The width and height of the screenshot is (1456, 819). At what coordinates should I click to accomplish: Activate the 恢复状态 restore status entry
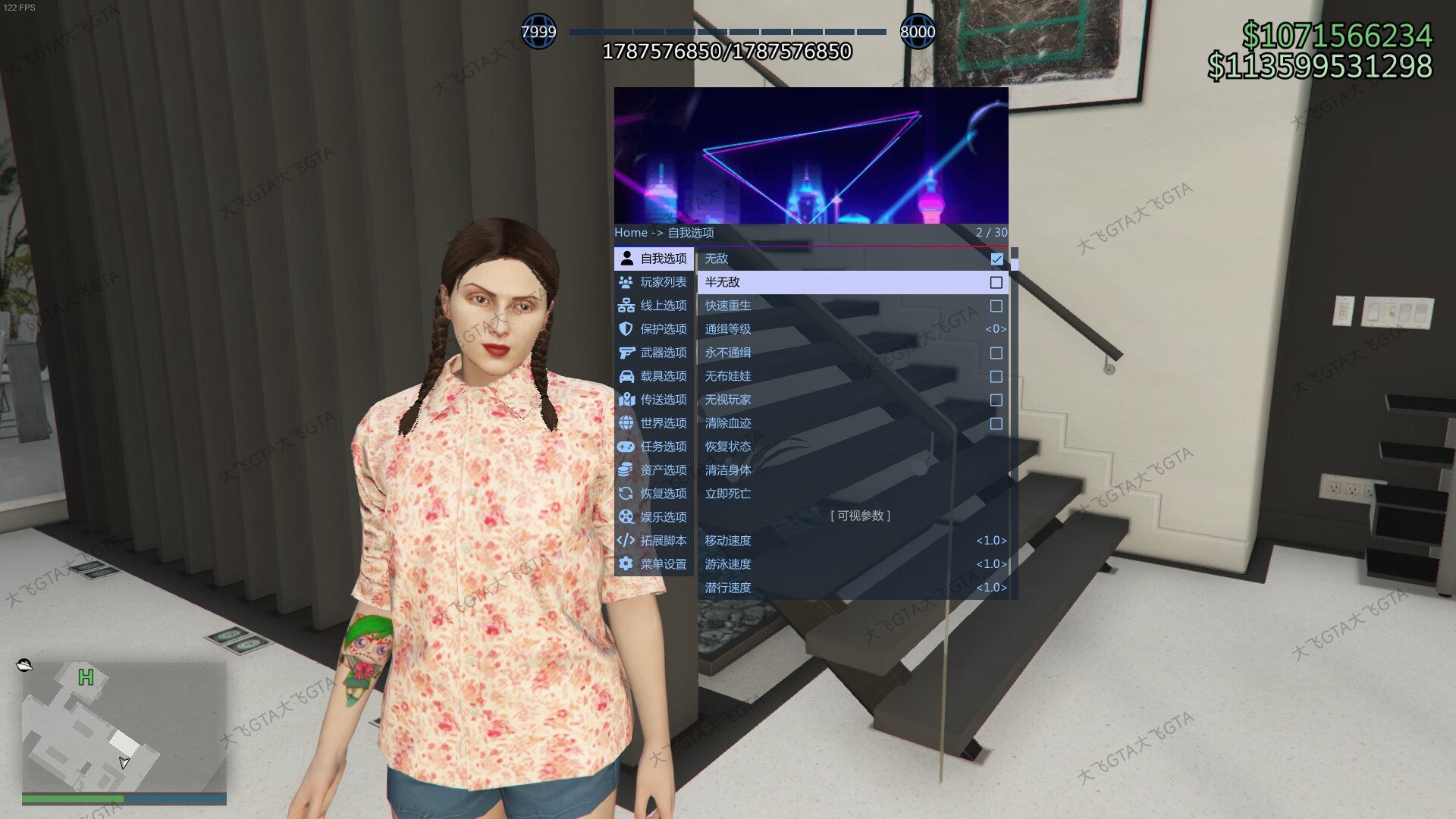click(x=728, y=447)
